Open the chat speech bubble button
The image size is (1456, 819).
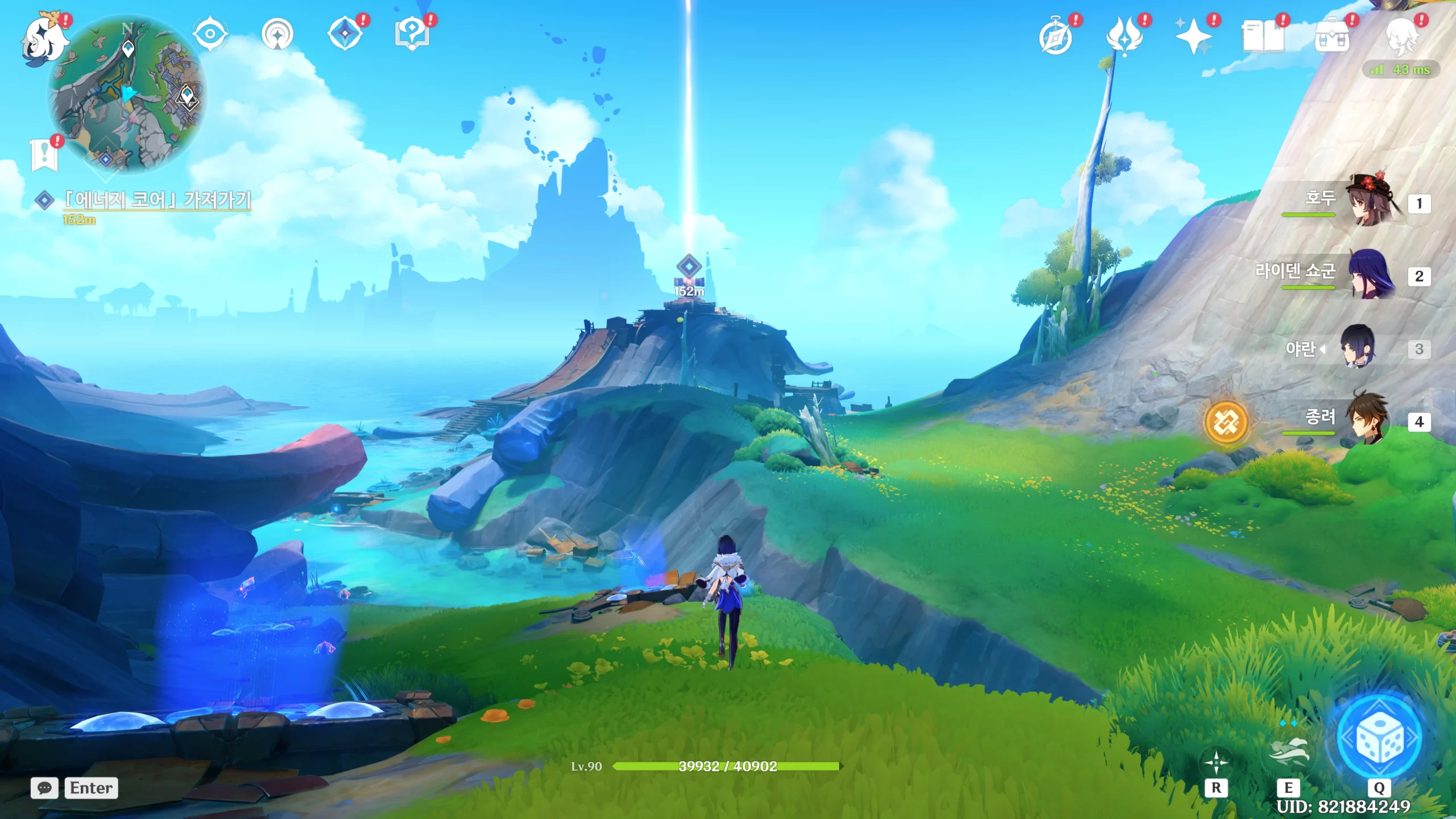(44, 788)
